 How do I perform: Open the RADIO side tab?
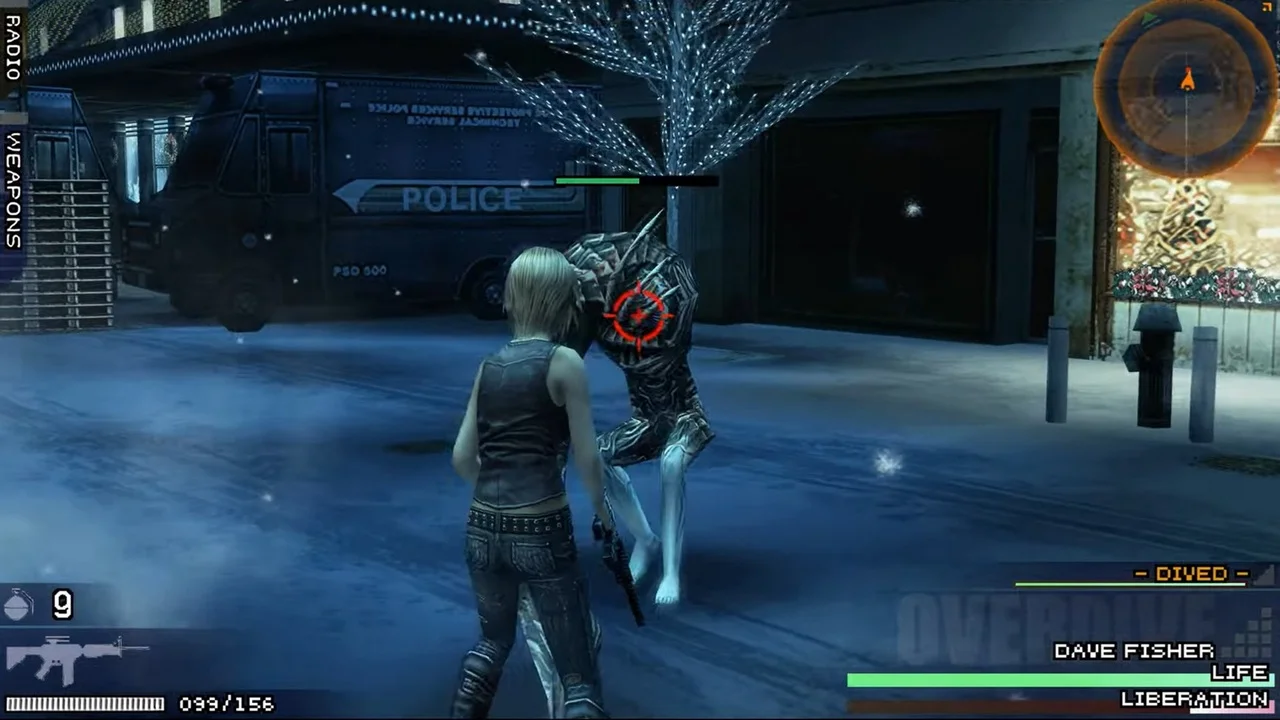click(x=13, y=48)
